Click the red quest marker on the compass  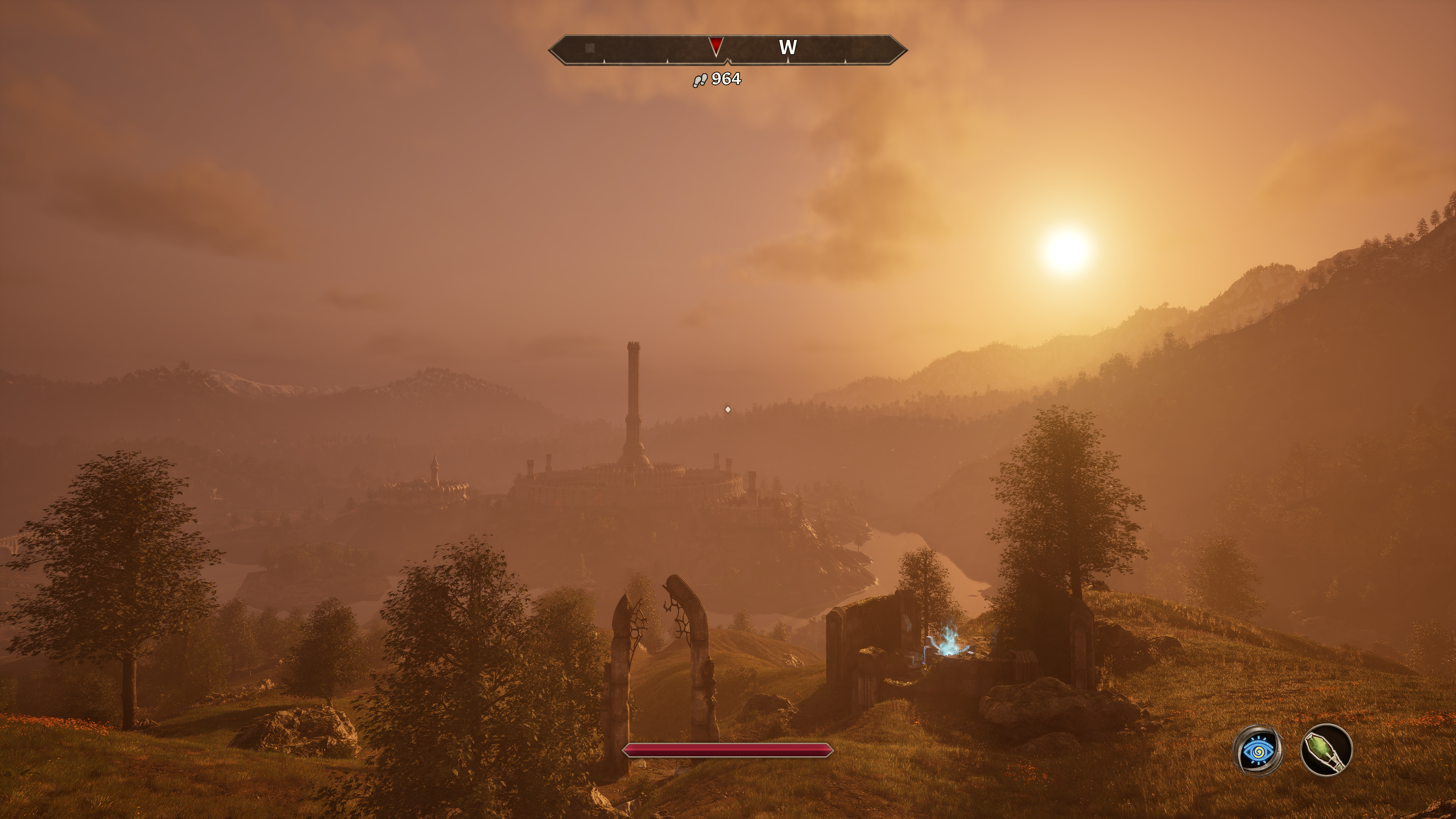(715, 46)
